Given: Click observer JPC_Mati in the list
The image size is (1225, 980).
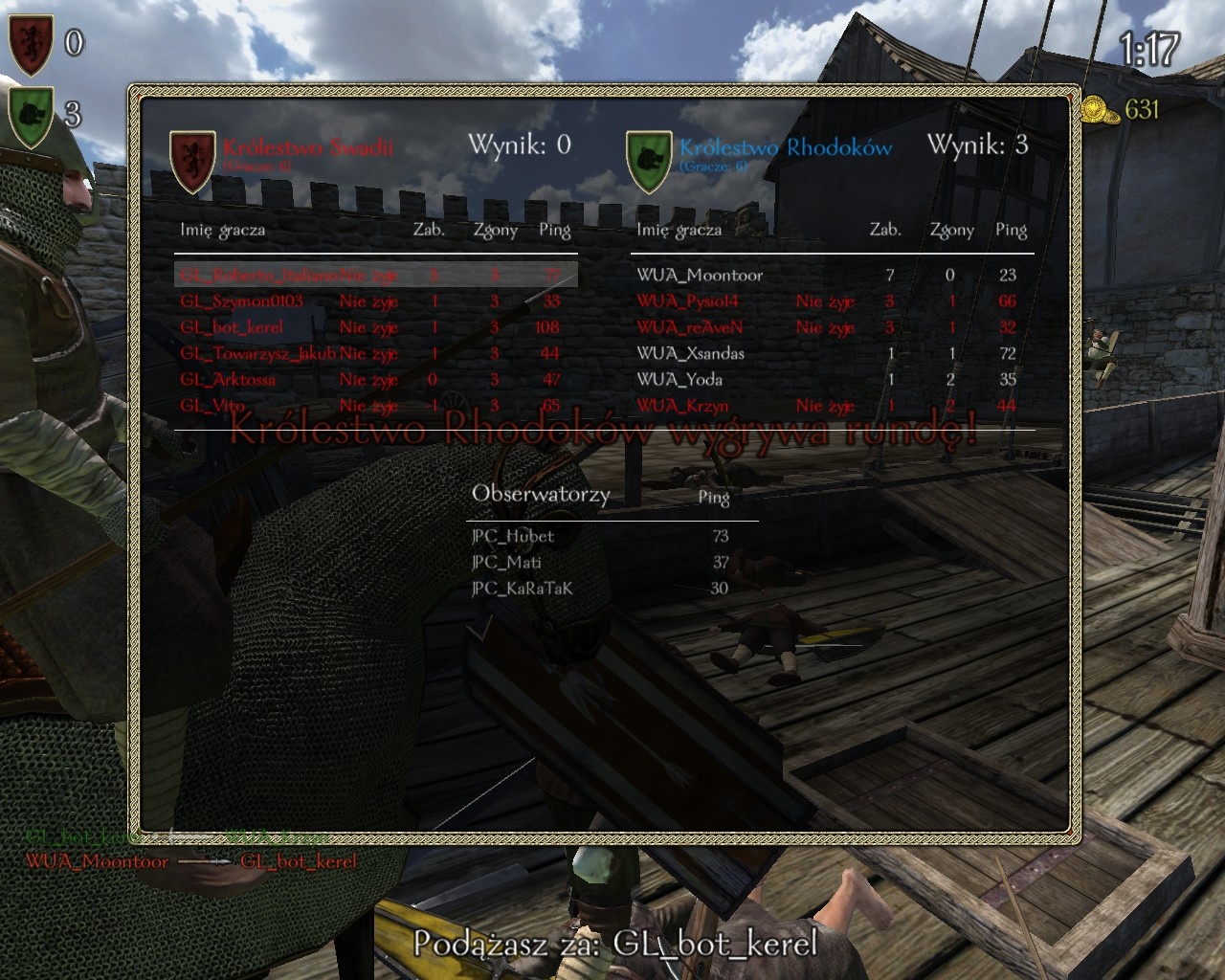Looking at the screenshot, I should click(x=506, y=563).
